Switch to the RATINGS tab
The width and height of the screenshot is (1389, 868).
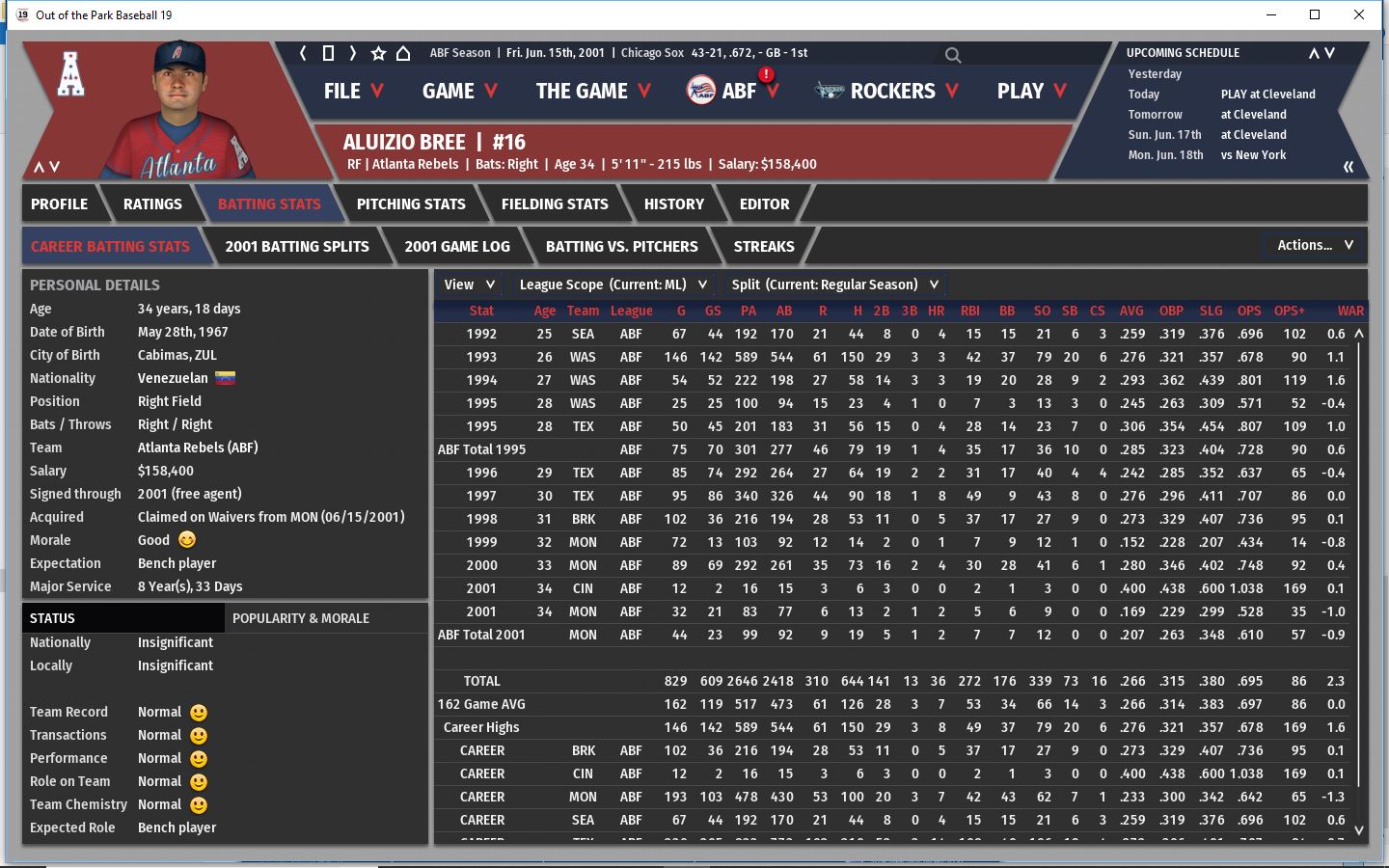point(152,204)
